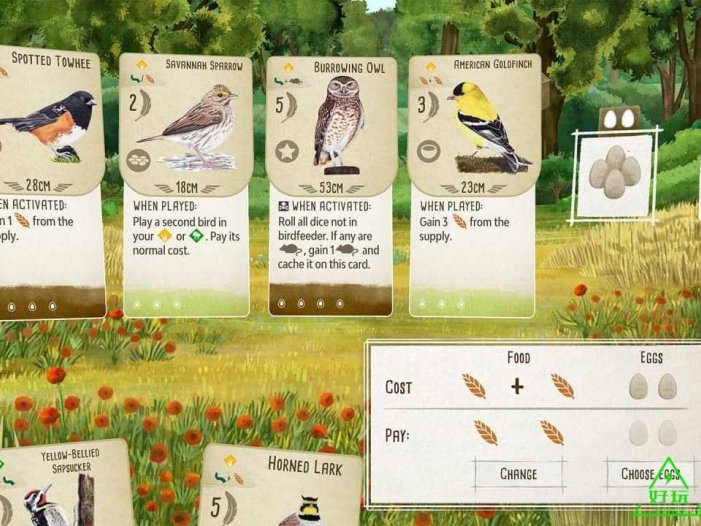The image size is (701, 526).
Task: Choose the Savannah Sparrow card
Action: tap(183, 183)
